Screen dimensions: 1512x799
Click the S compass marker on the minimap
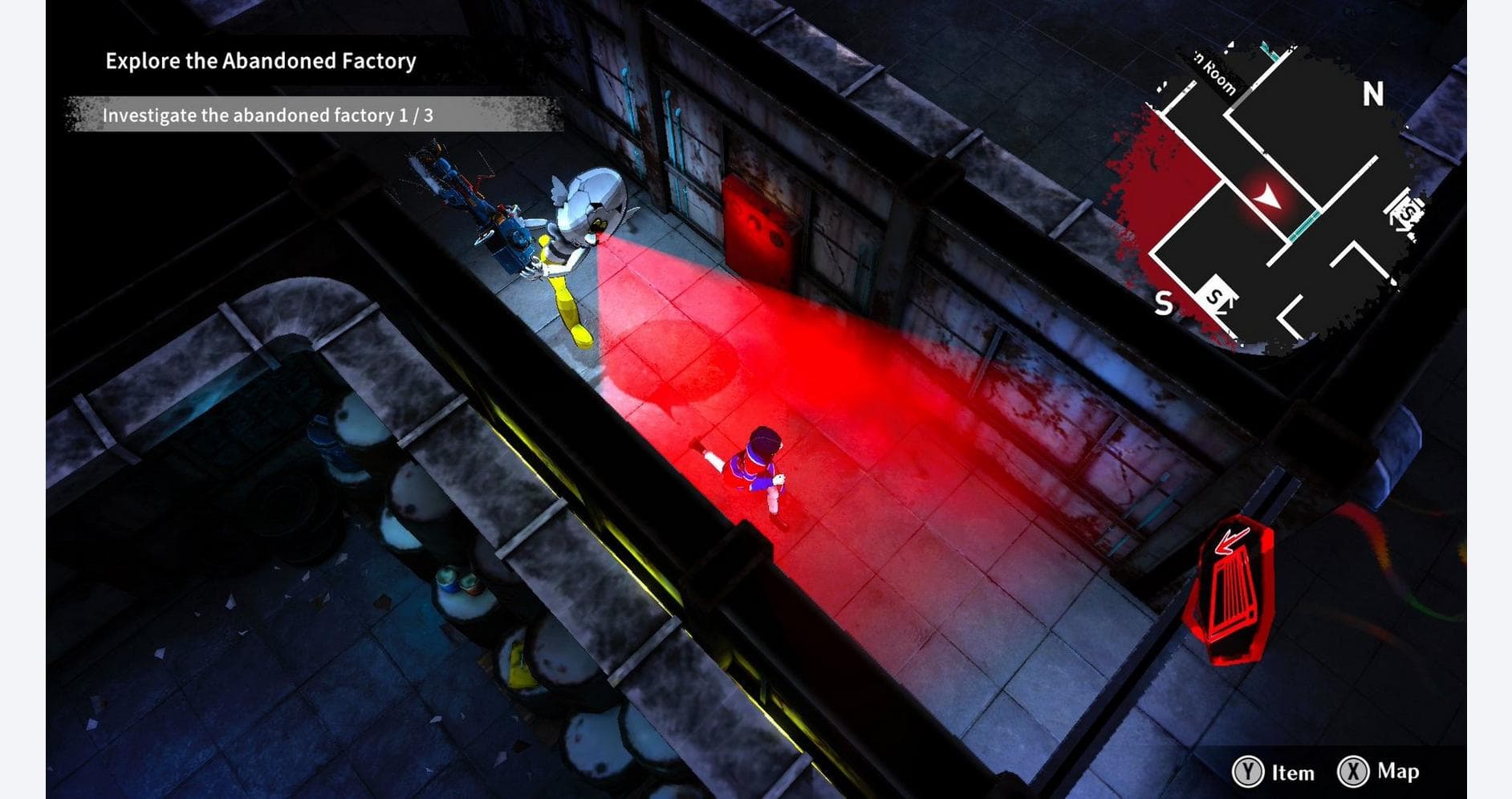coord(1162,302)
